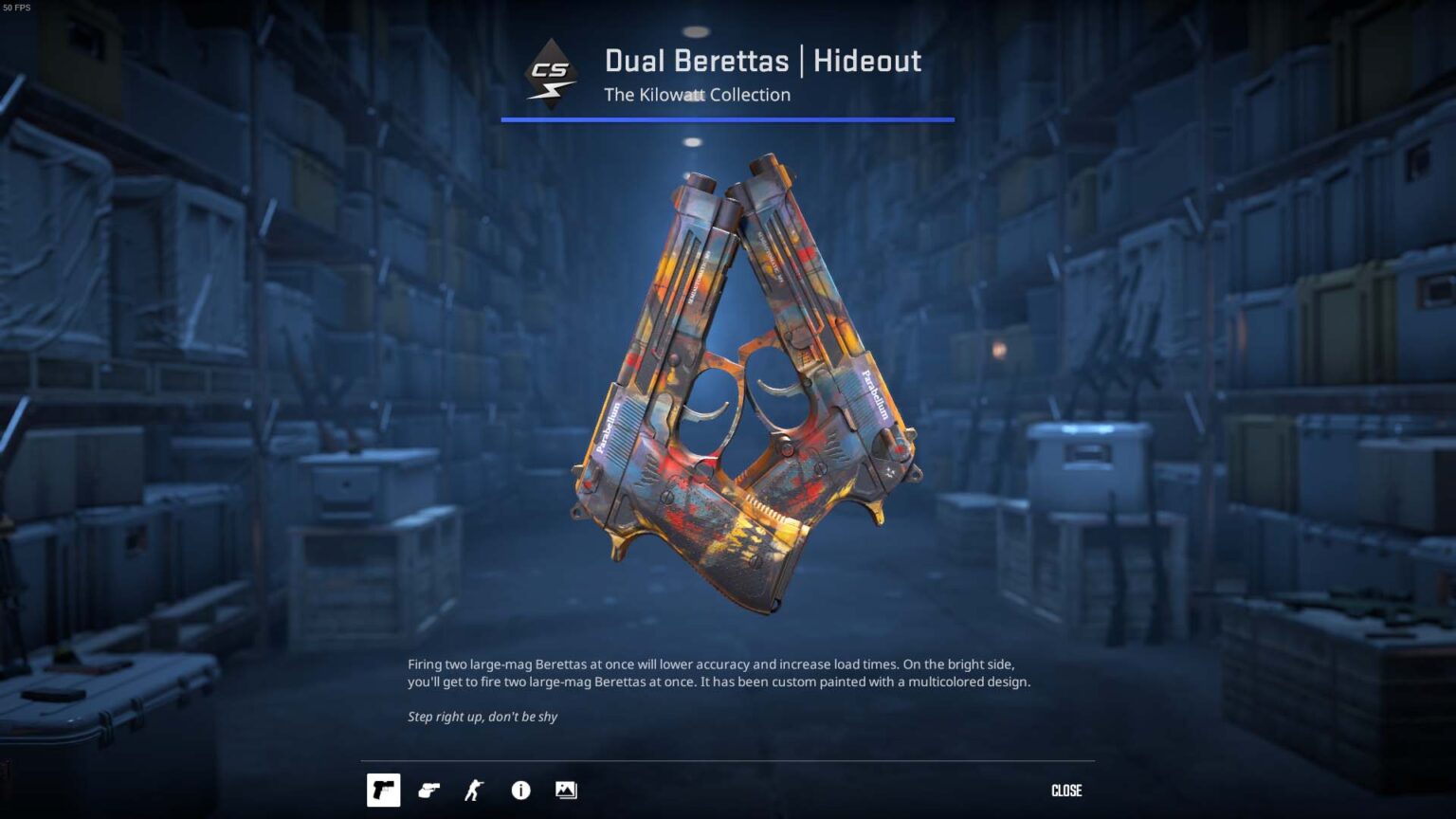Screen dimensions: 1456x819
Task: Click the circular info icon for item details
Action: (x=520, y=790)
